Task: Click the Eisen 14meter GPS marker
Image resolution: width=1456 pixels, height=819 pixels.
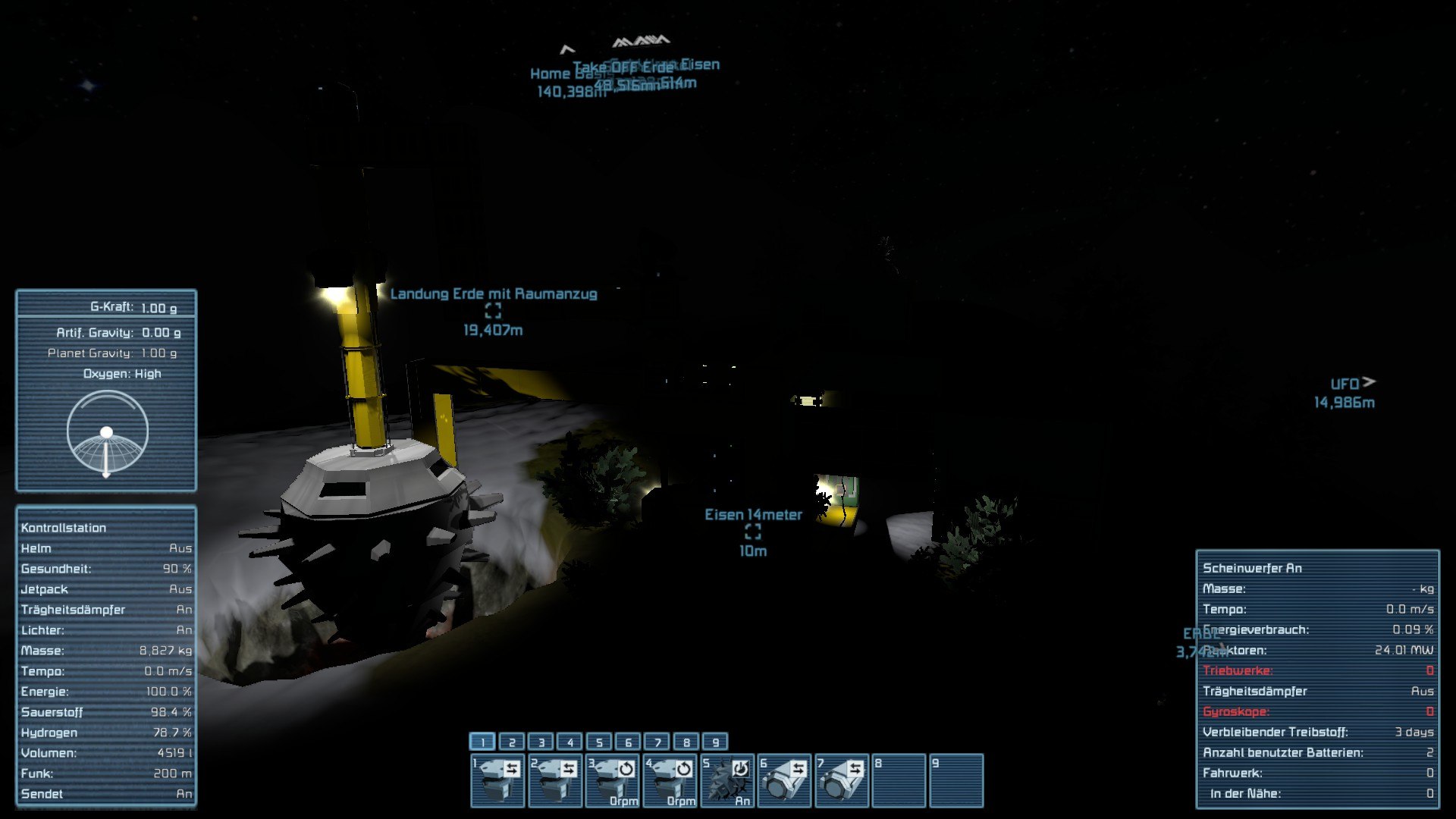Action: [x=752, y=532]
